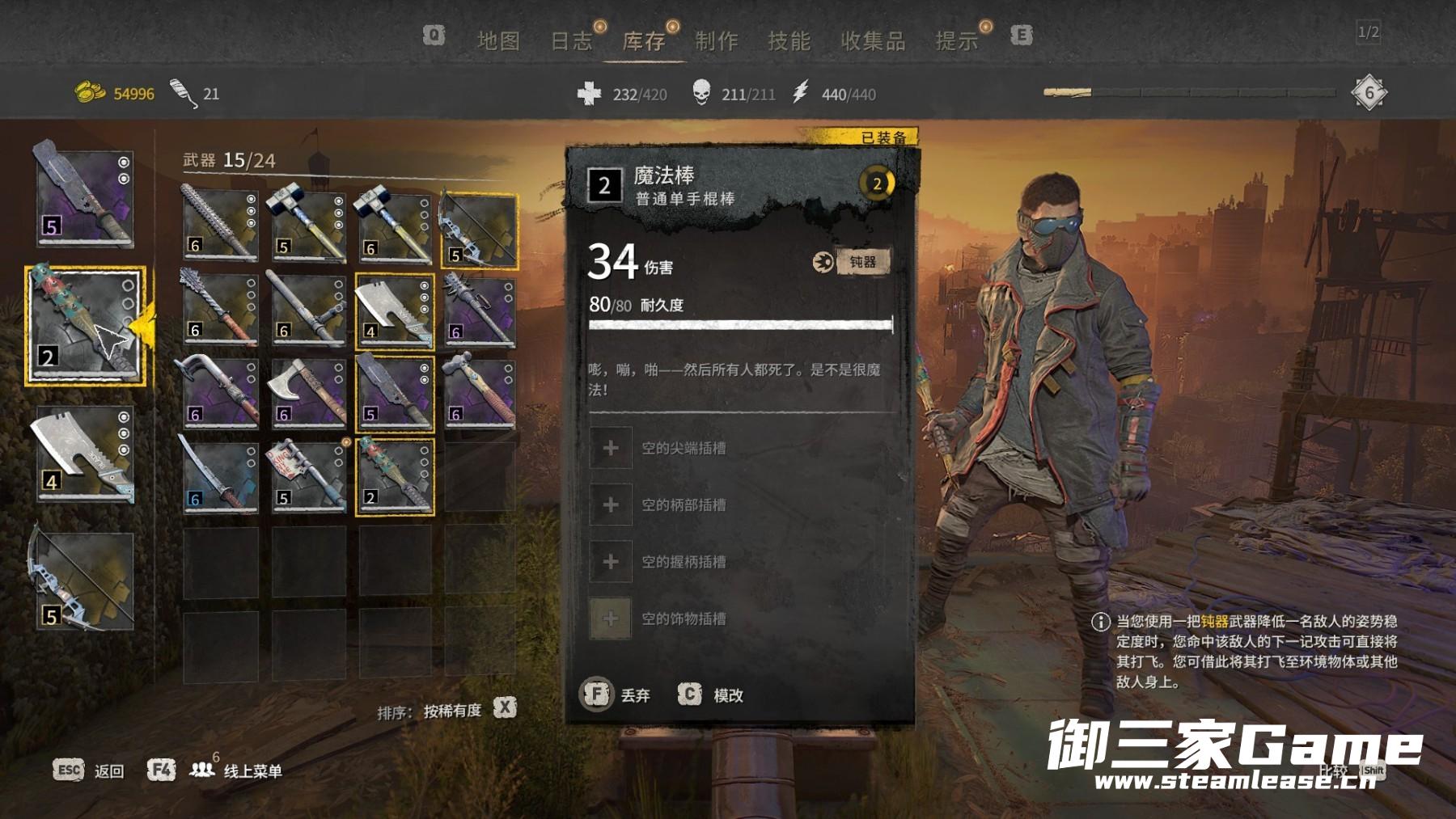This screenshot has height=819, width=1456.
Task: Show the 收集品 collectibles tab
Action: [872, 40]
